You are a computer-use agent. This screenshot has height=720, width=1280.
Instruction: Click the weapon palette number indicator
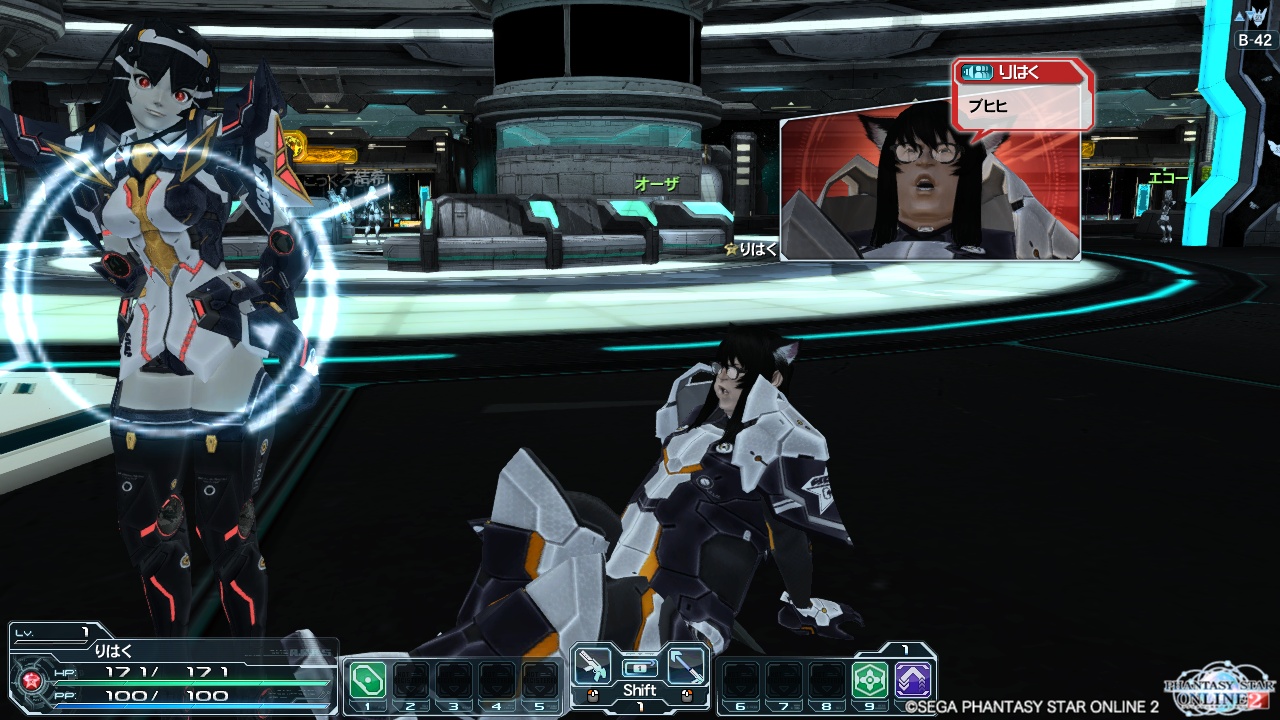click(x=639, y=708)
